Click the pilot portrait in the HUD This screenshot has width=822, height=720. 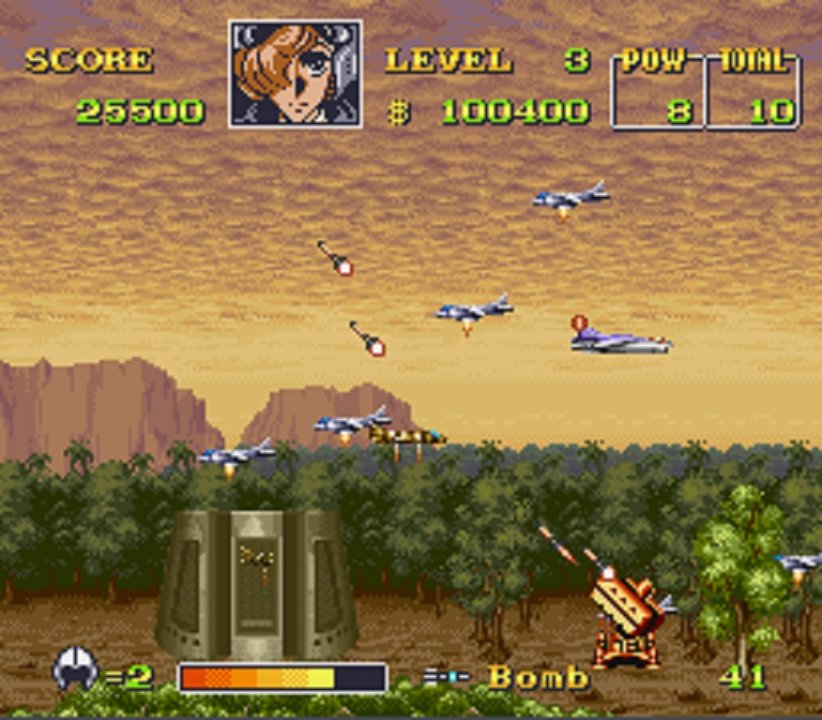point(295,74)
